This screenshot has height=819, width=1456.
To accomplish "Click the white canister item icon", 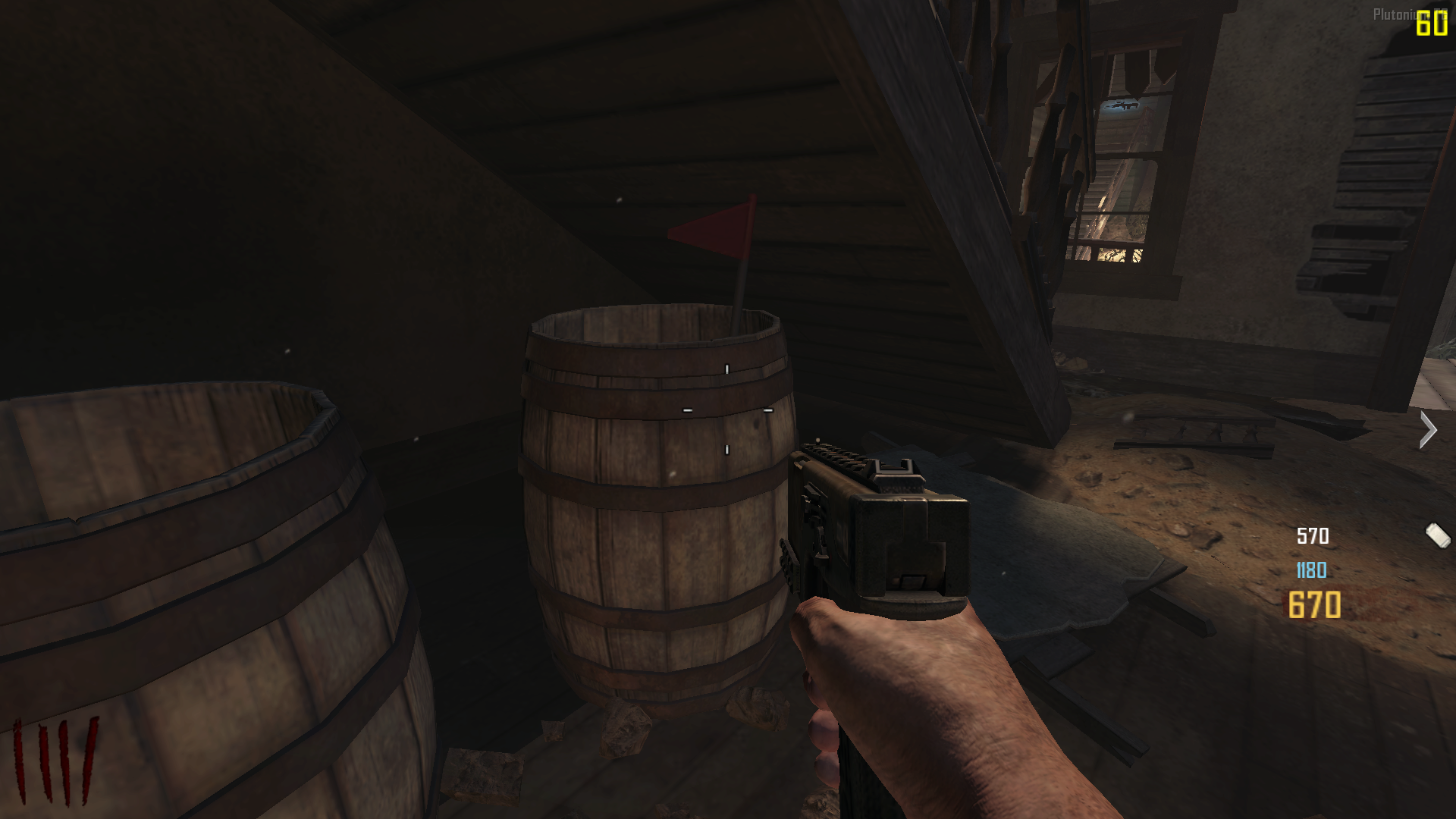I will click(x=1438, y=535).
